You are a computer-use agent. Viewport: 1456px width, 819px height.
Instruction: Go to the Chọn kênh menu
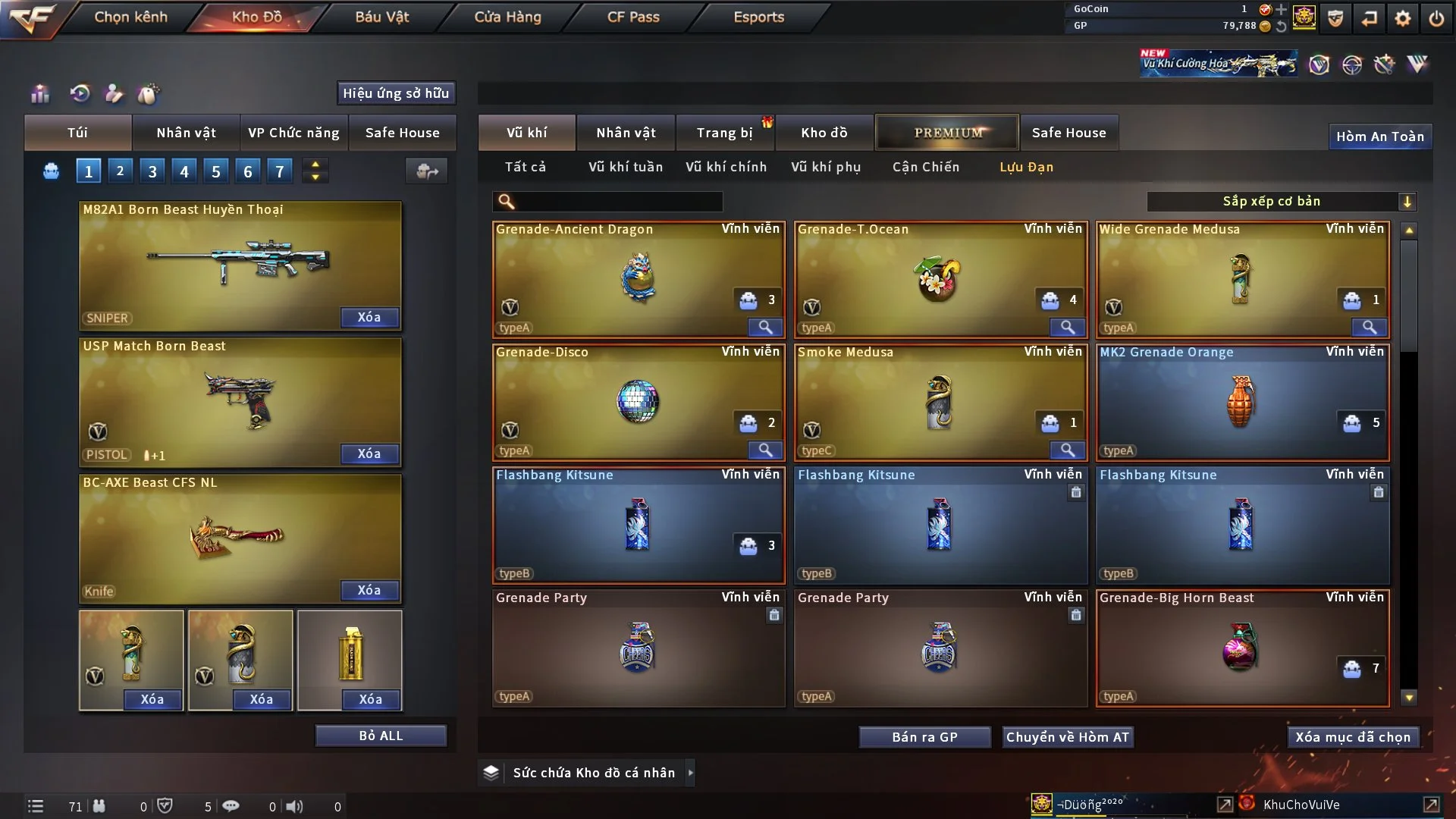(130, 17)
